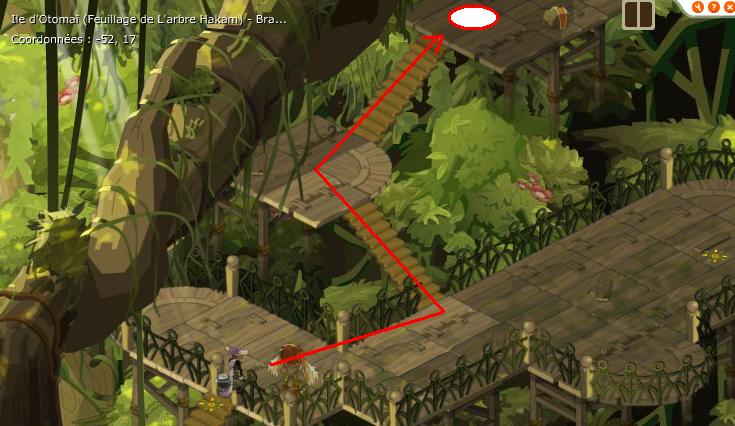Open help with the question mark button
The width and height of the screenshot is (735, 426).
tap(713, 7)
